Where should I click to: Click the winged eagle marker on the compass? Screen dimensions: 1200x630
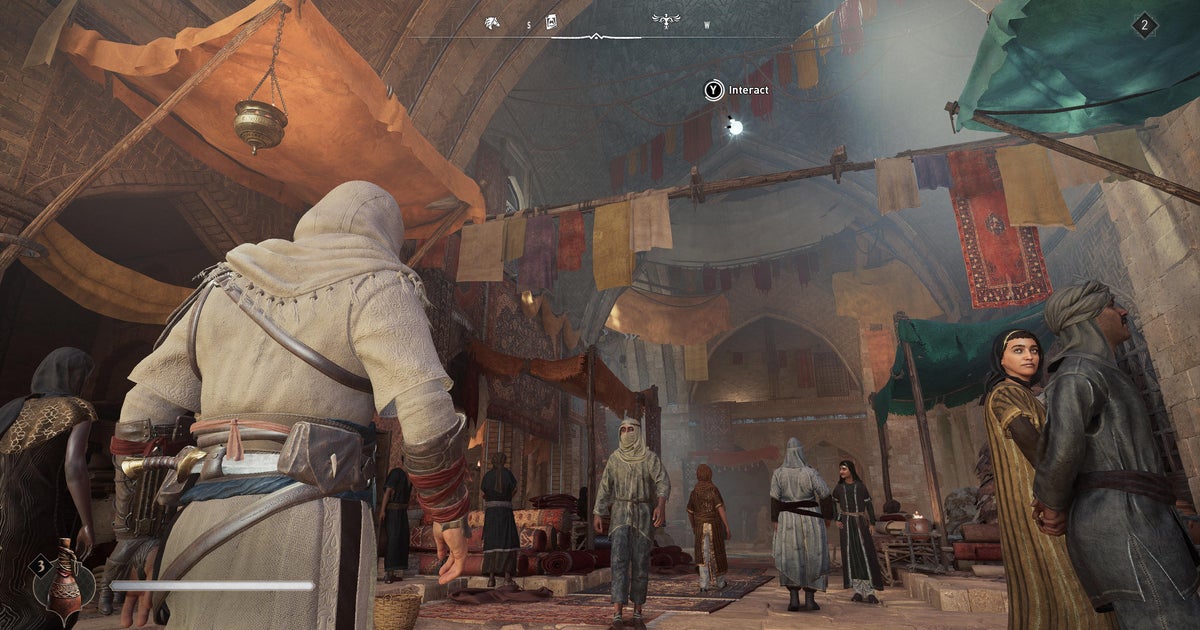pyautogui.click(x=665, y=21)
